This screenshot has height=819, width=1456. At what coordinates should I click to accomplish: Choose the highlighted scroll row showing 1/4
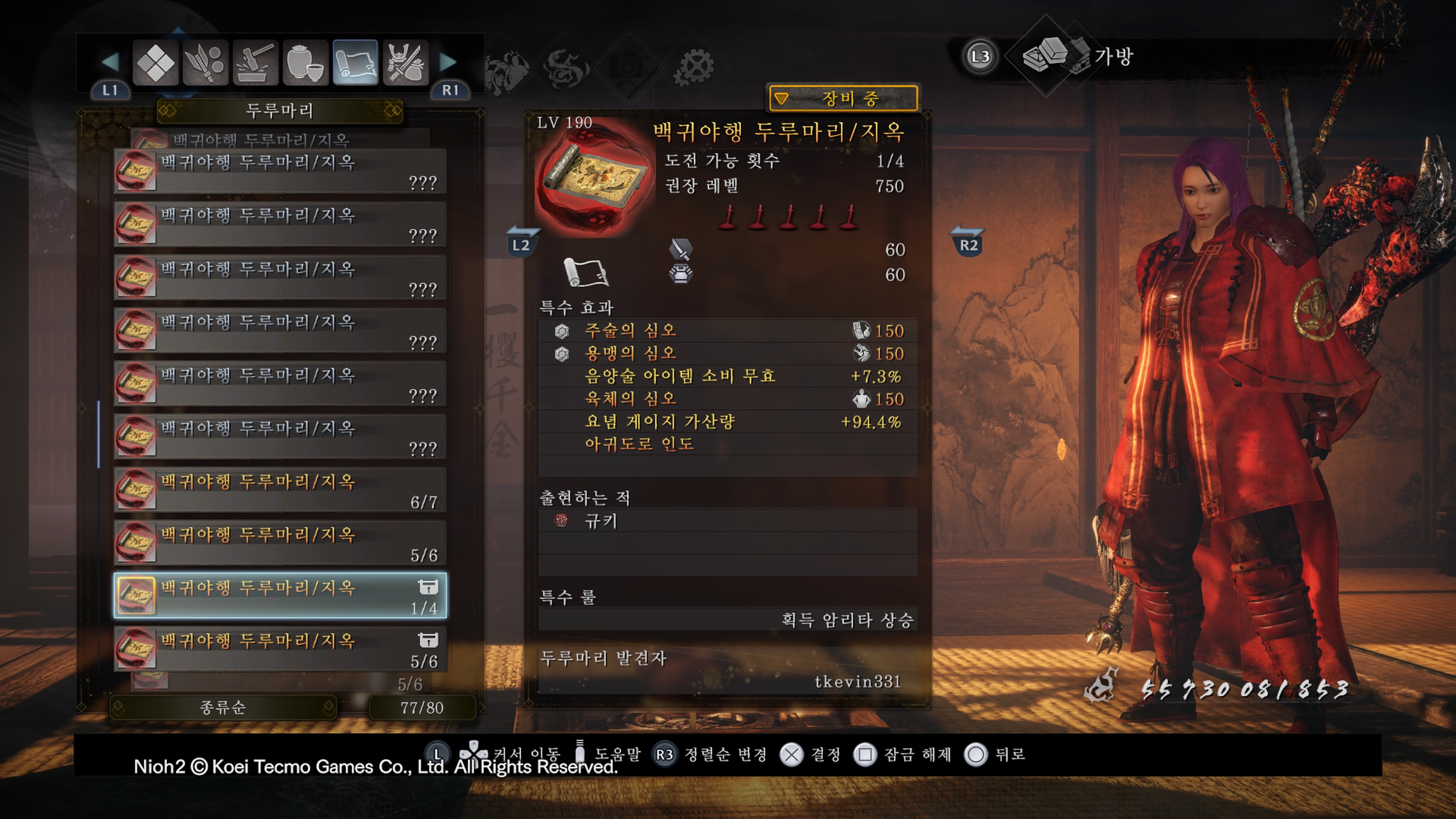[280, 596]
